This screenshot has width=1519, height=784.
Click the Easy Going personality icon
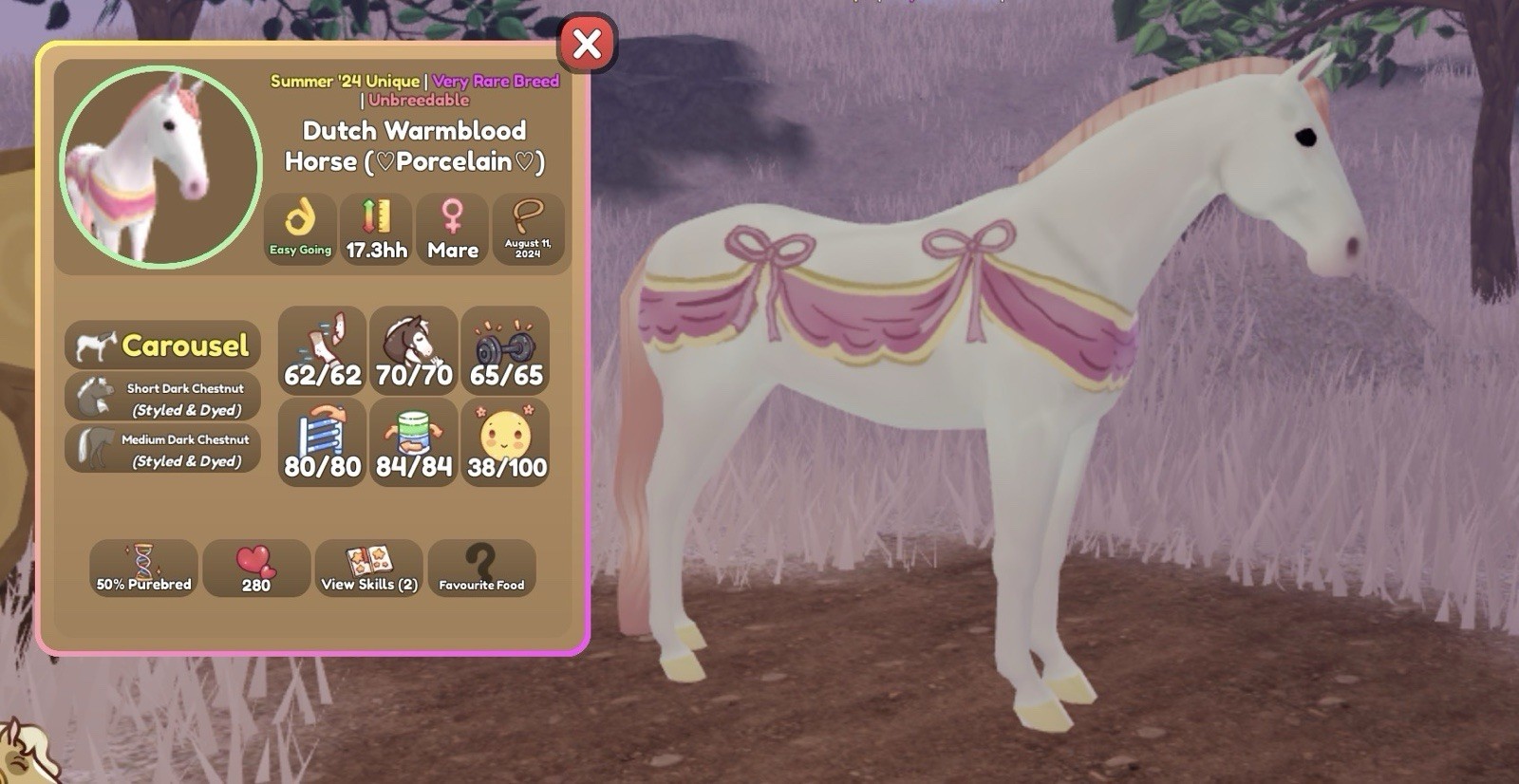(300, 229)
